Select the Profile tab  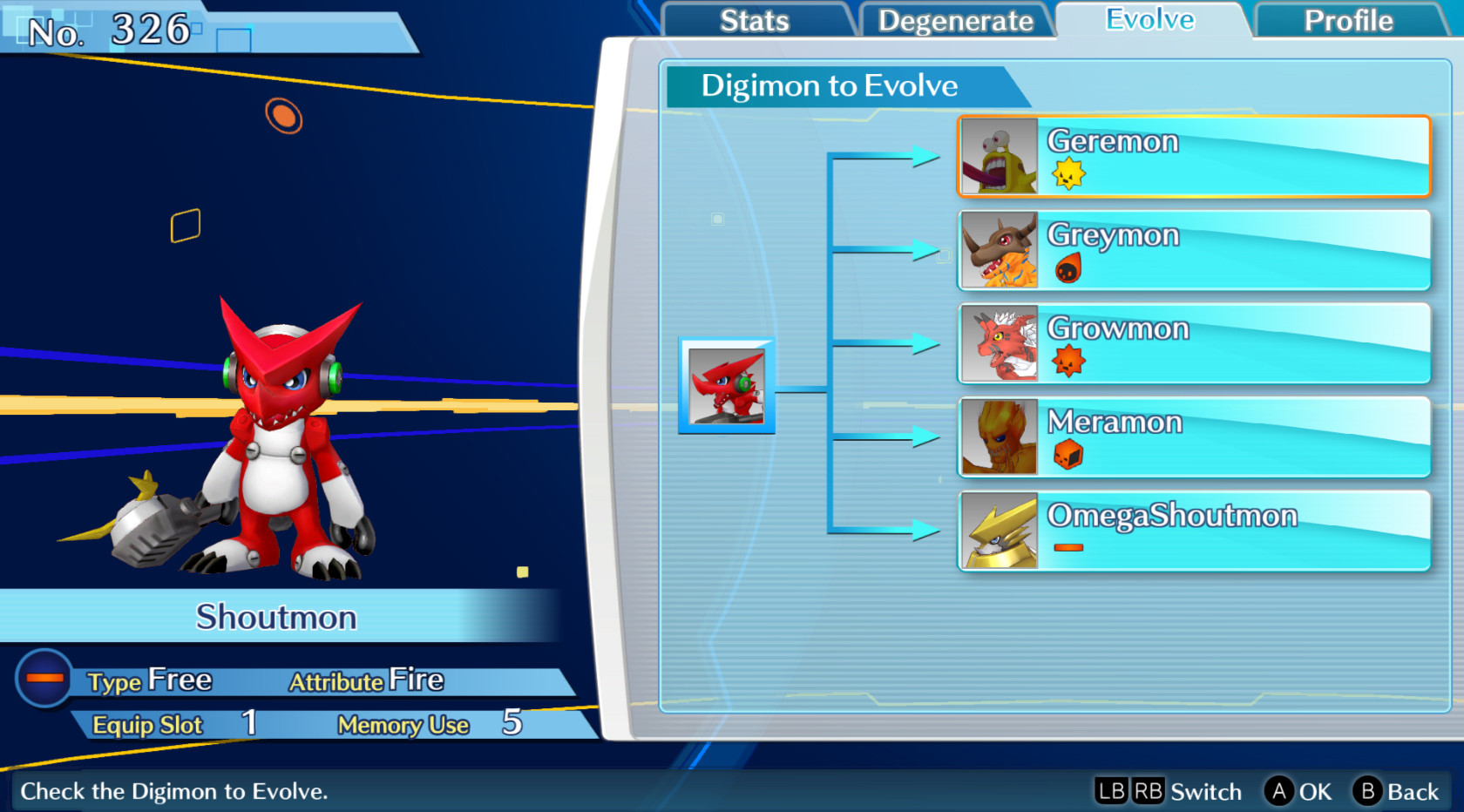(1346, 21)
